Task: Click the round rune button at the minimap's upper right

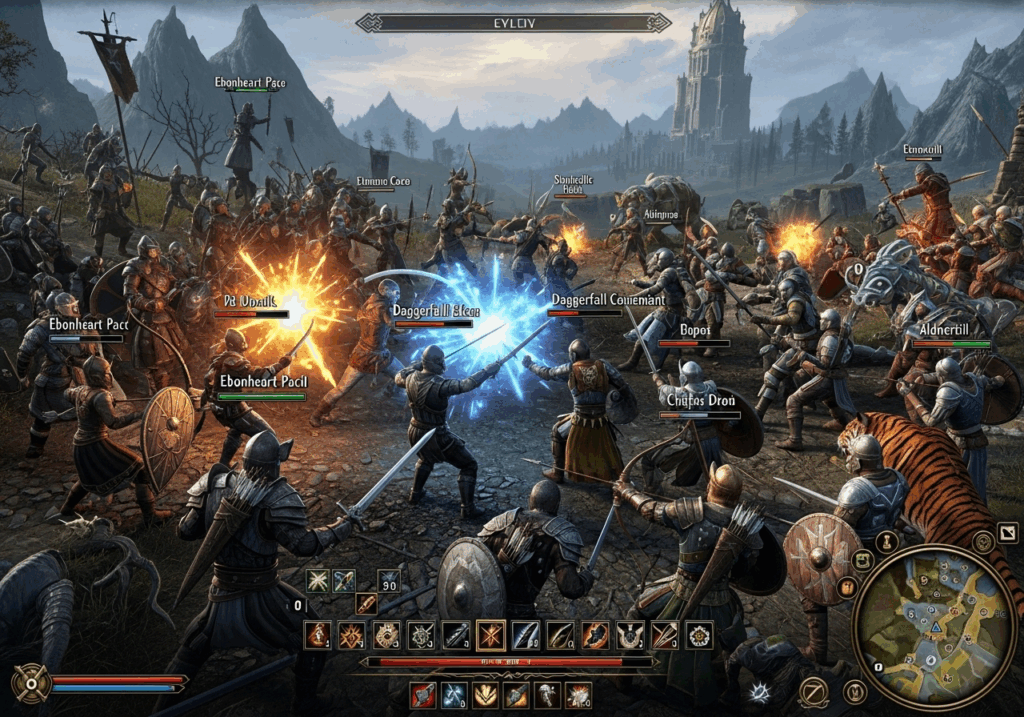Action: tap(982, 543)
